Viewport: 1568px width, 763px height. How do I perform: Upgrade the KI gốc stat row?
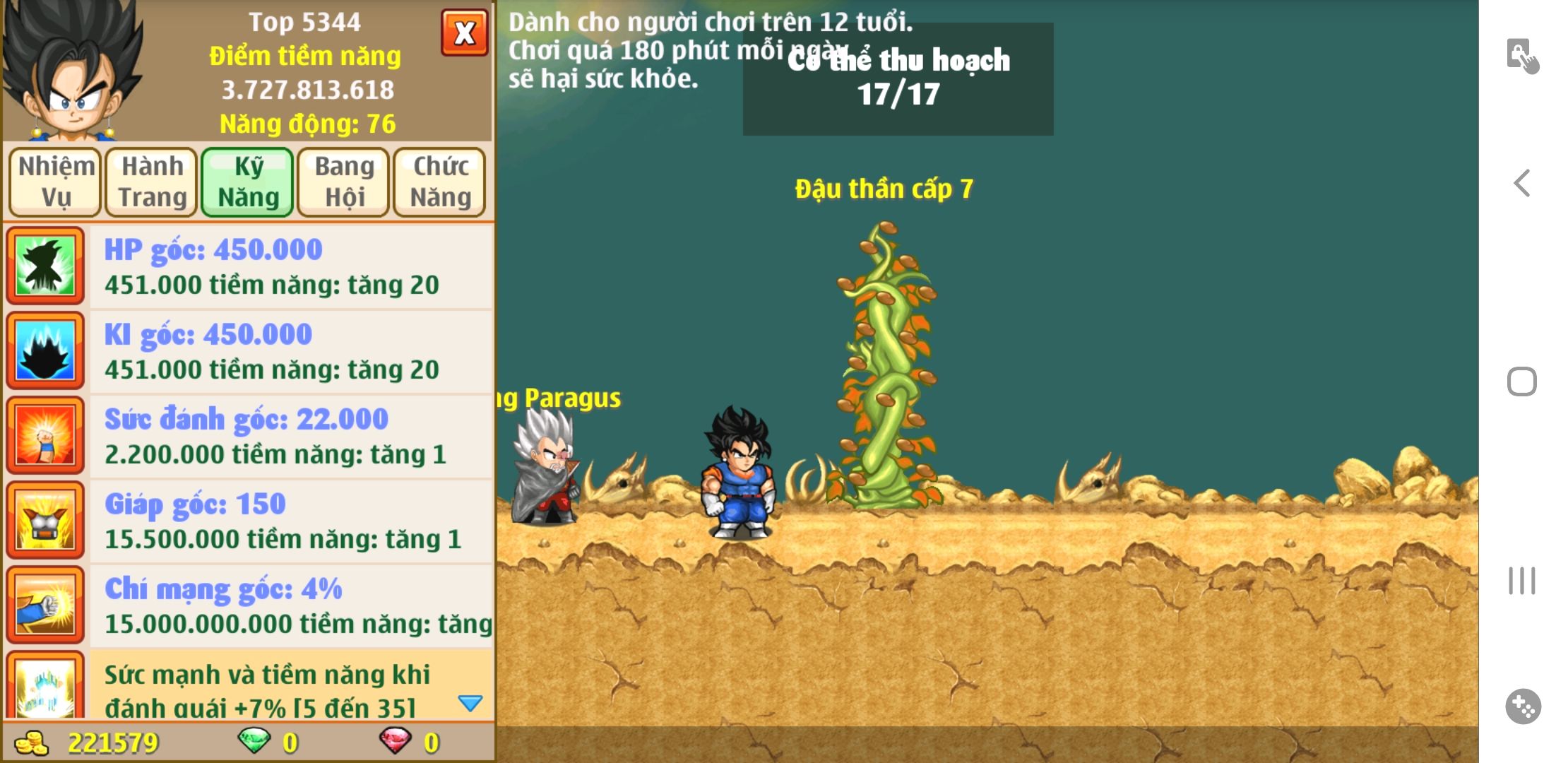(x=290, y=352)
